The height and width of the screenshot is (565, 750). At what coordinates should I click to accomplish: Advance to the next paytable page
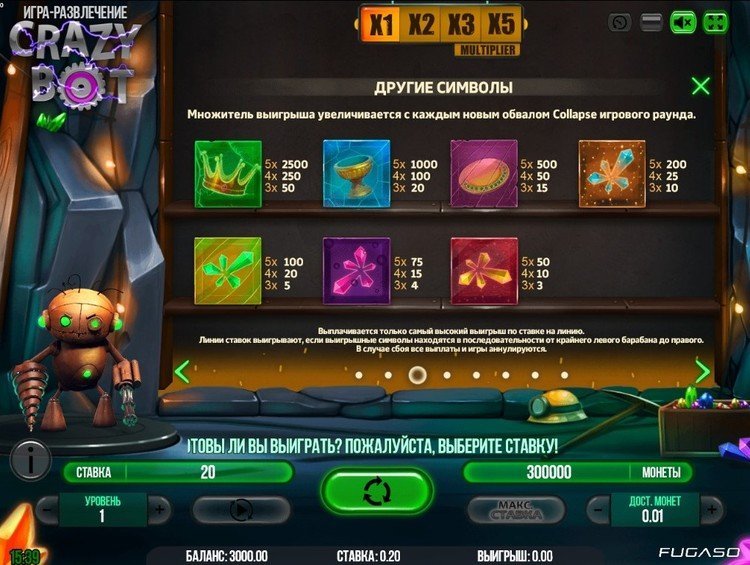click(x=702, y=372)
